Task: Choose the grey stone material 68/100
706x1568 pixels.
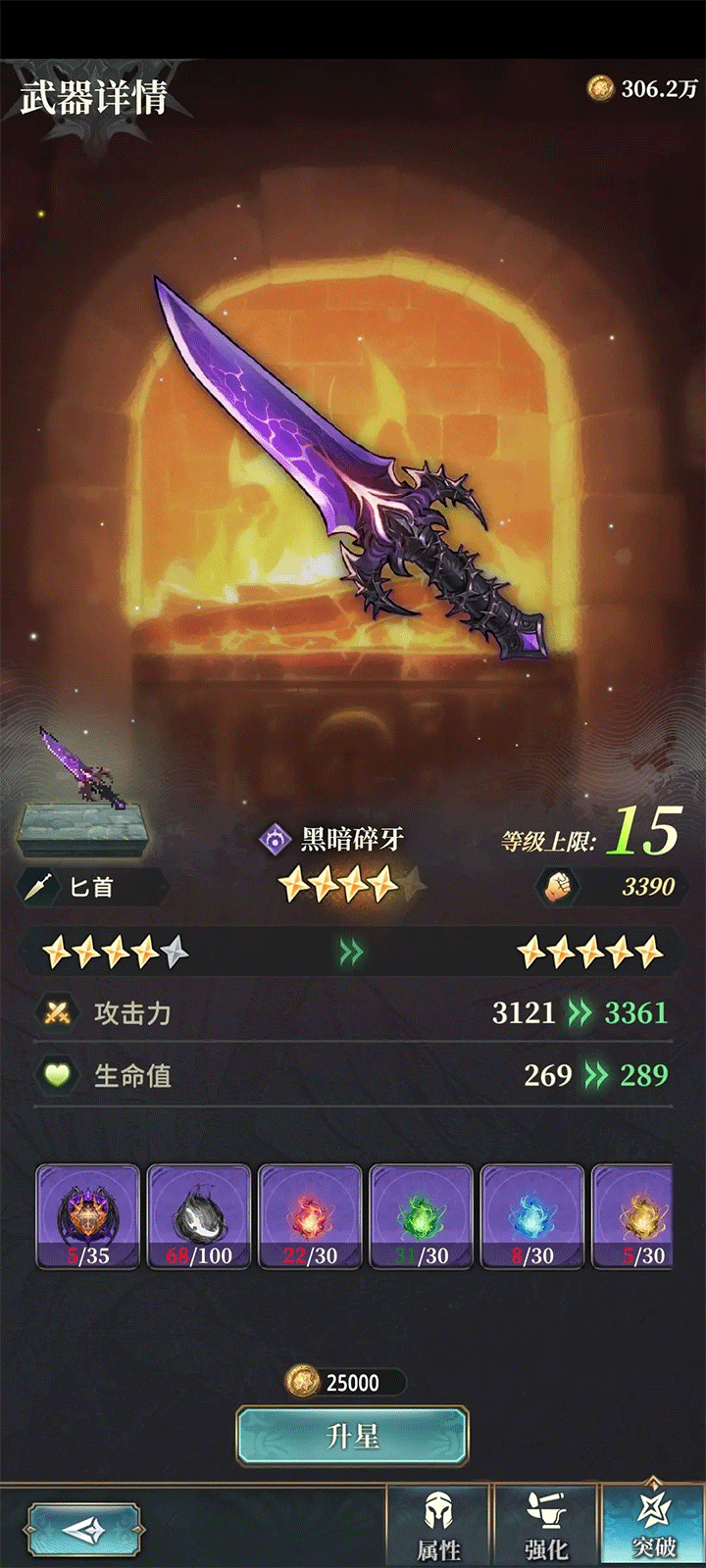Action: (199, 1217)
